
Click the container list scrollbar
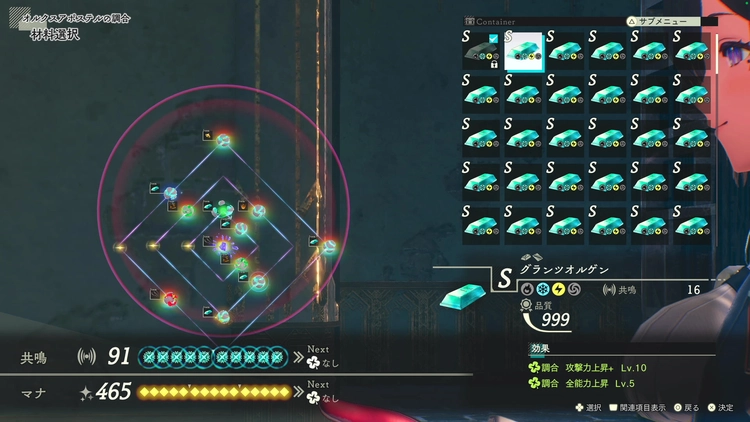[716, 55]
